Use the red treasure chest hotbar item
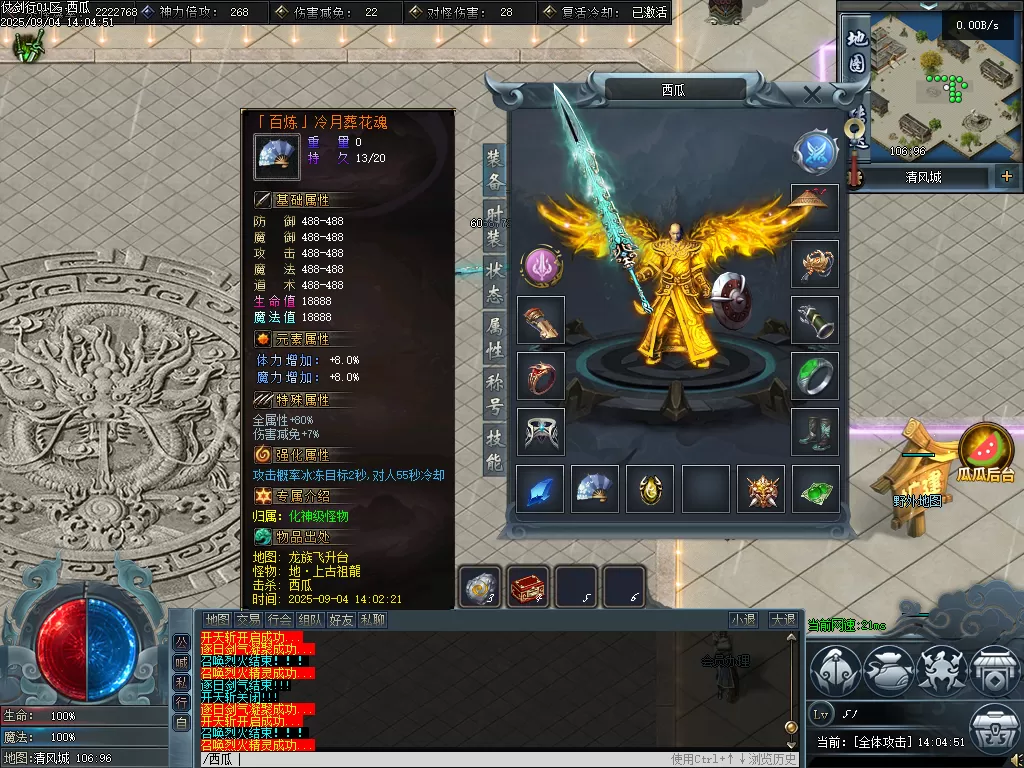1024x768 pixels. tap(528, 587)
